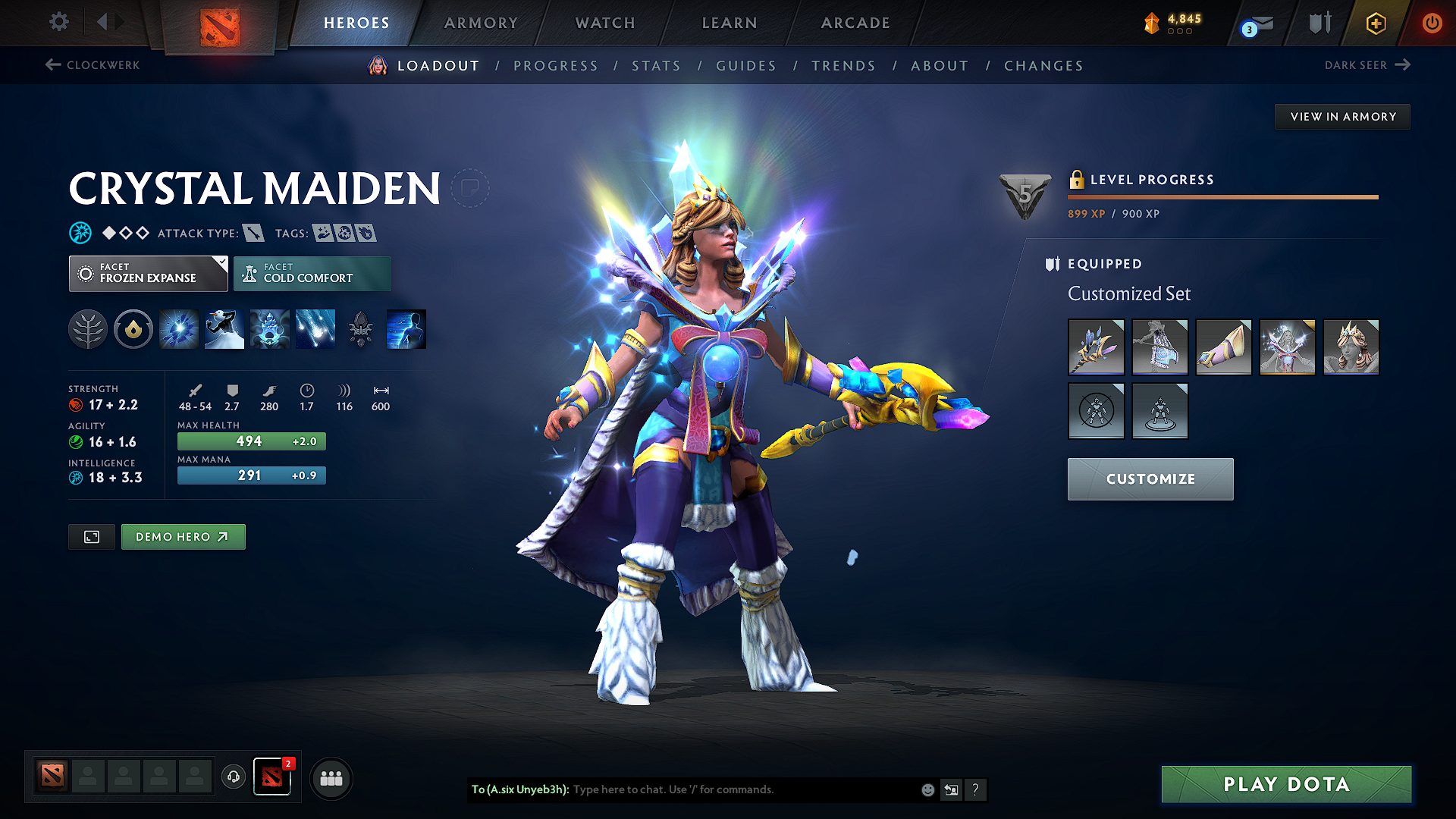This screenshot has height=819, width=1456.
Task: Click the emoticon smiley in the chat bar
Action: click(927, 789)
